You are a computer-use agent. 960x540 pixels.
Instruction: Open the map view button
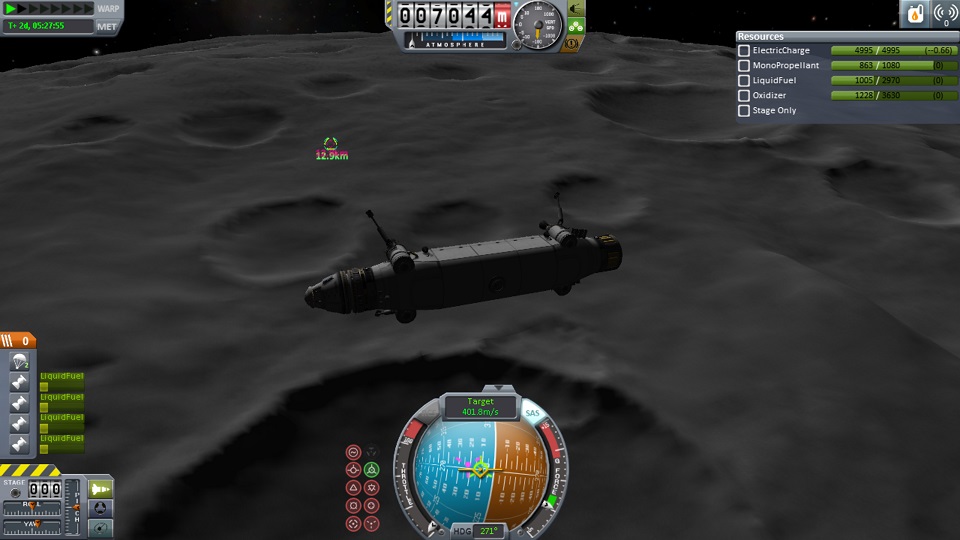pyautogui.click(x=102, y=527)
